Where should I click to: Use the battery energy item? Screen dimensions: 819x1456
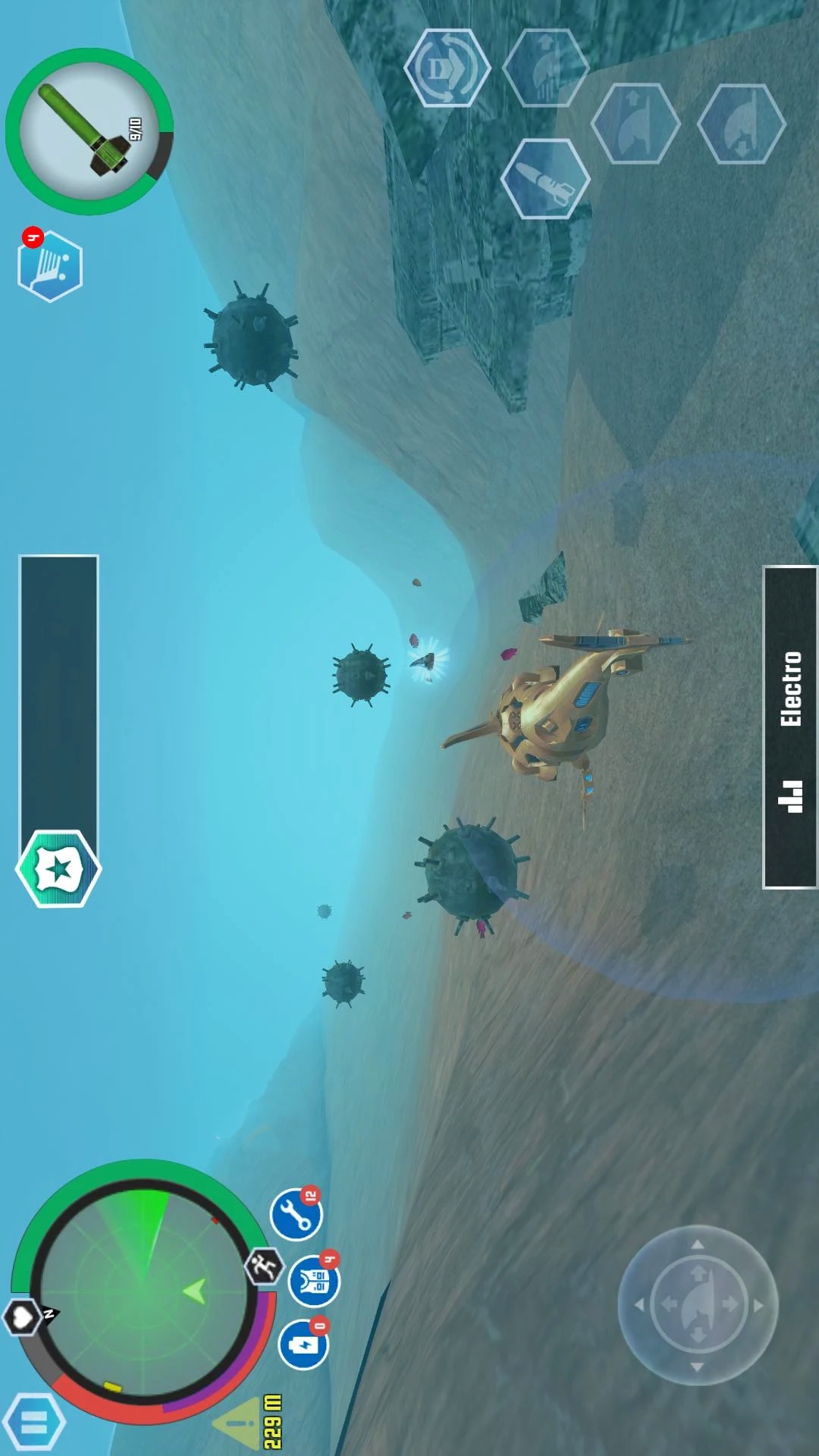coord(304,1345)
